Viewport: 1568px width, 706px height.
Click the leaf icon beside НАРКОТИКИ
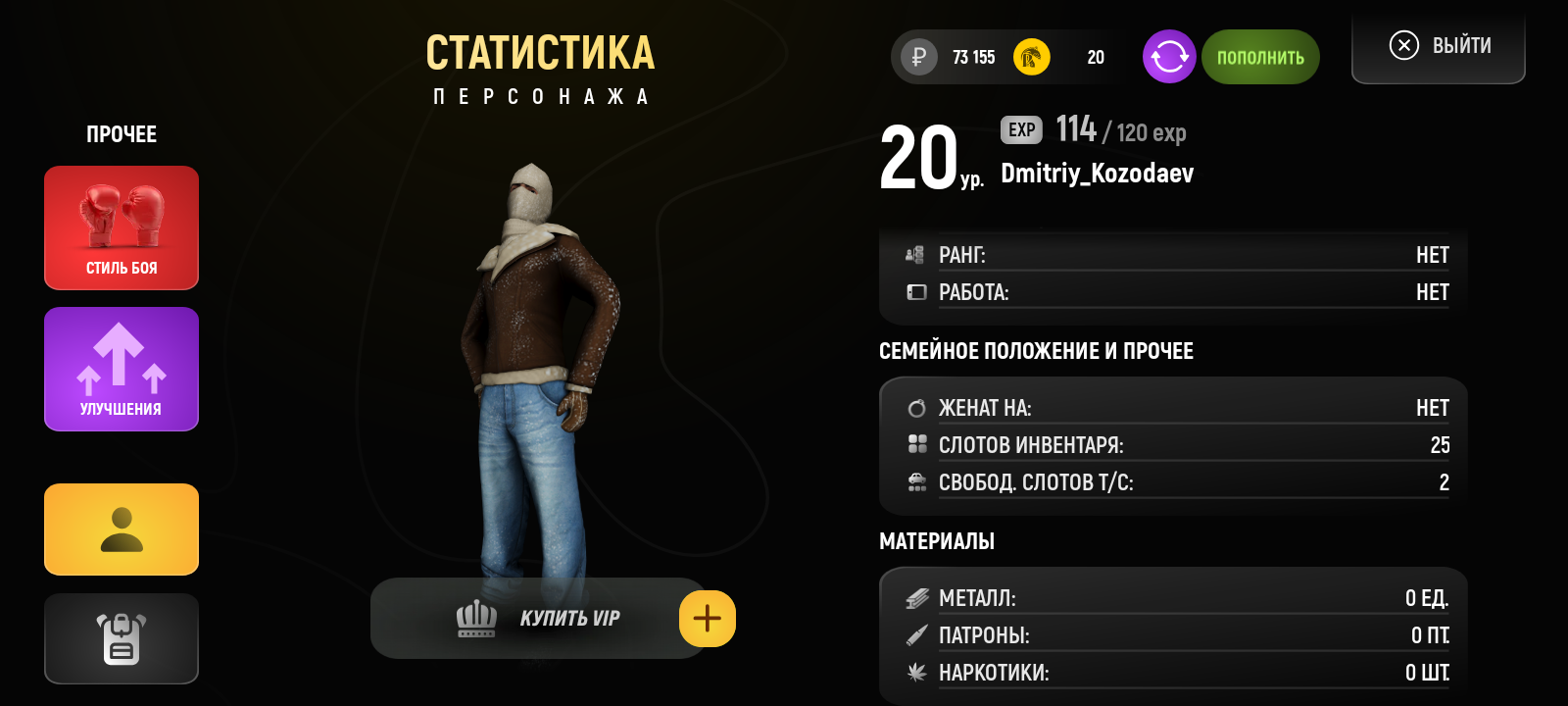[x=918, y=674]
